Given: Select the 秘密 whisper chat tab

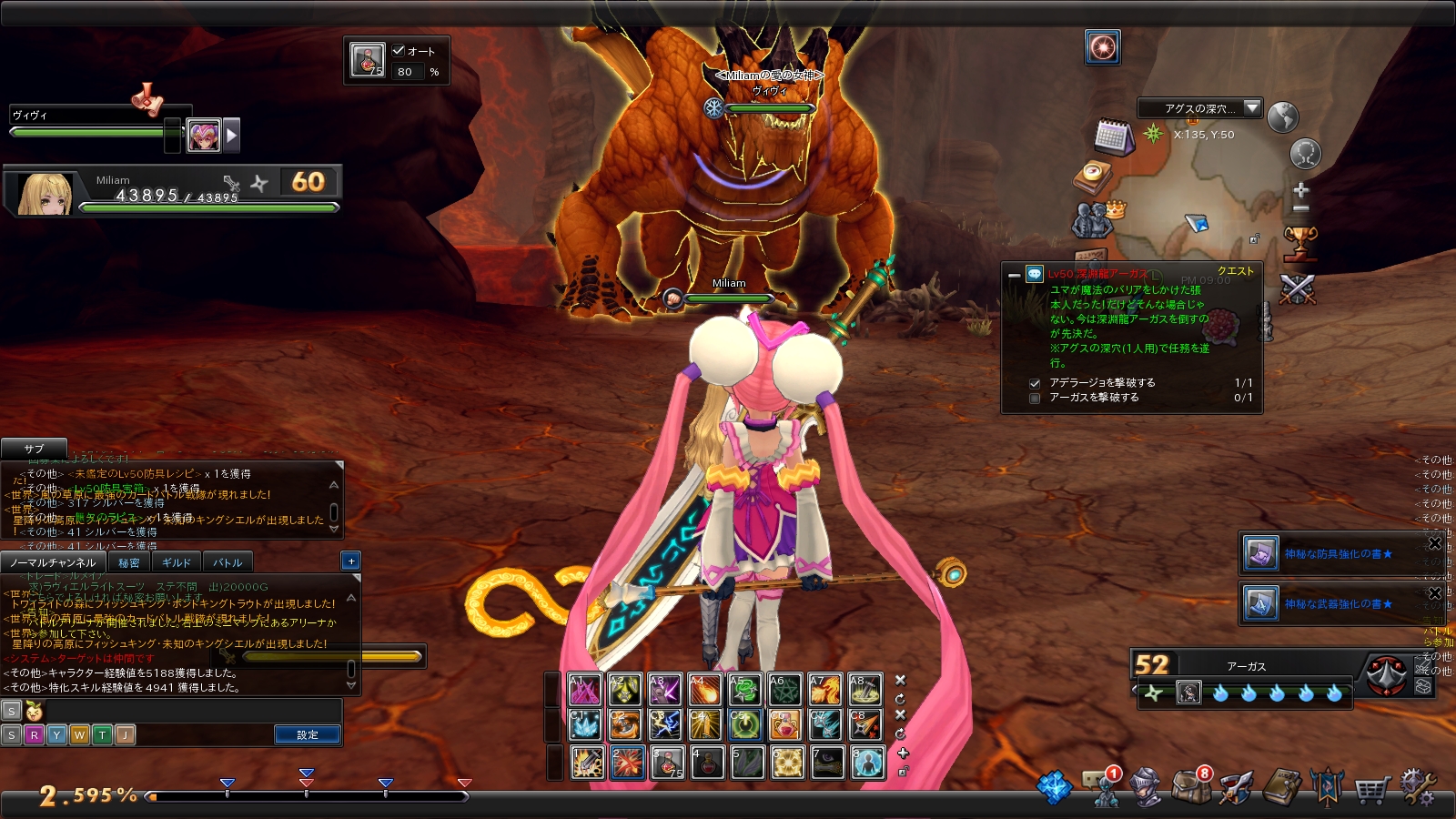Looking at the screenshot, I should 129,562.
